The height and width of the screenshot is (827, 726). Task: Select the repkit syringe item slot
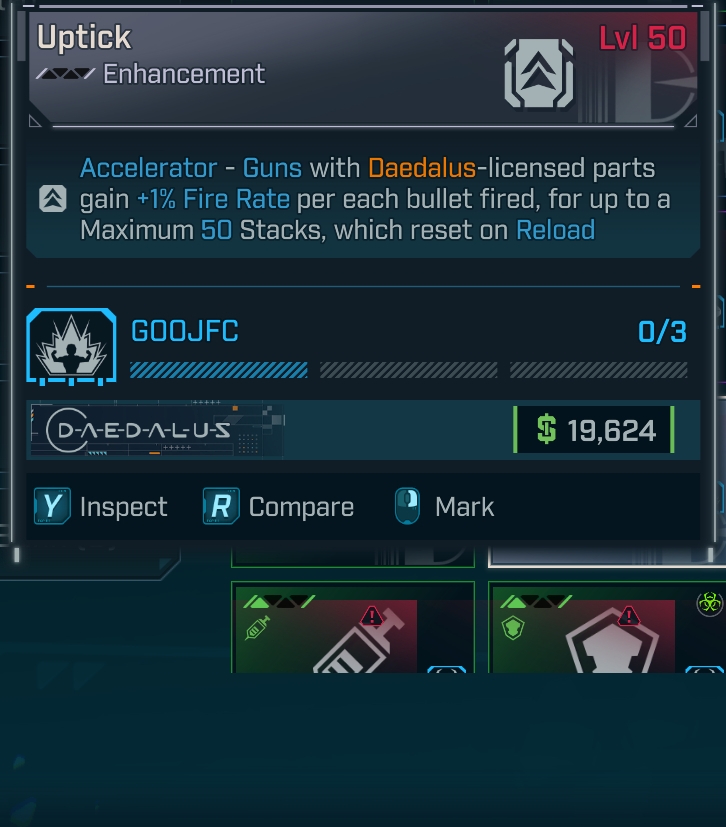[x=352, y=629]
